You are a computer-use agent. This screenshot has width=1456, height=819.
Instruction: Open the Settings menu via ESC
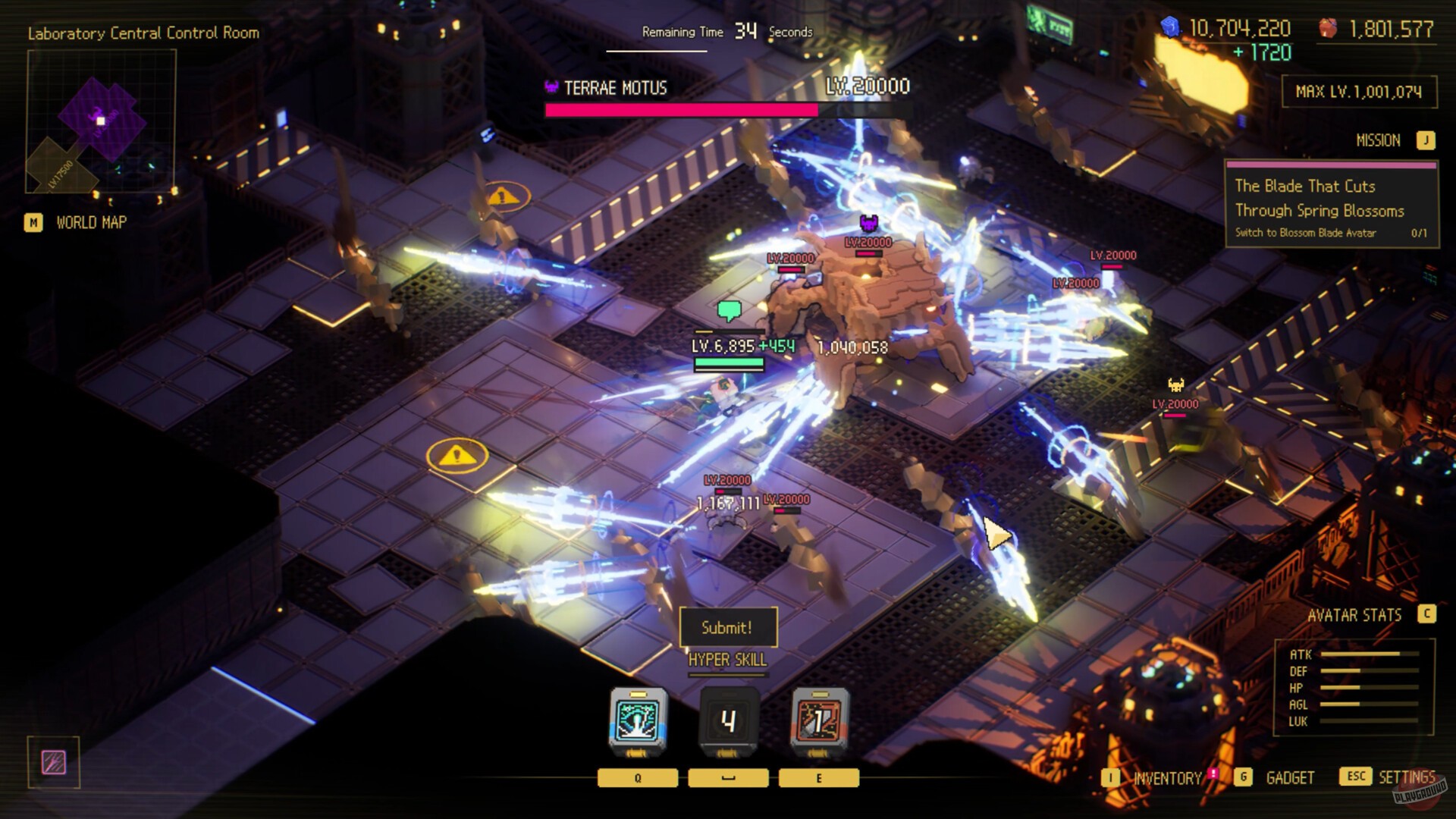click(x=1354, y=777)
